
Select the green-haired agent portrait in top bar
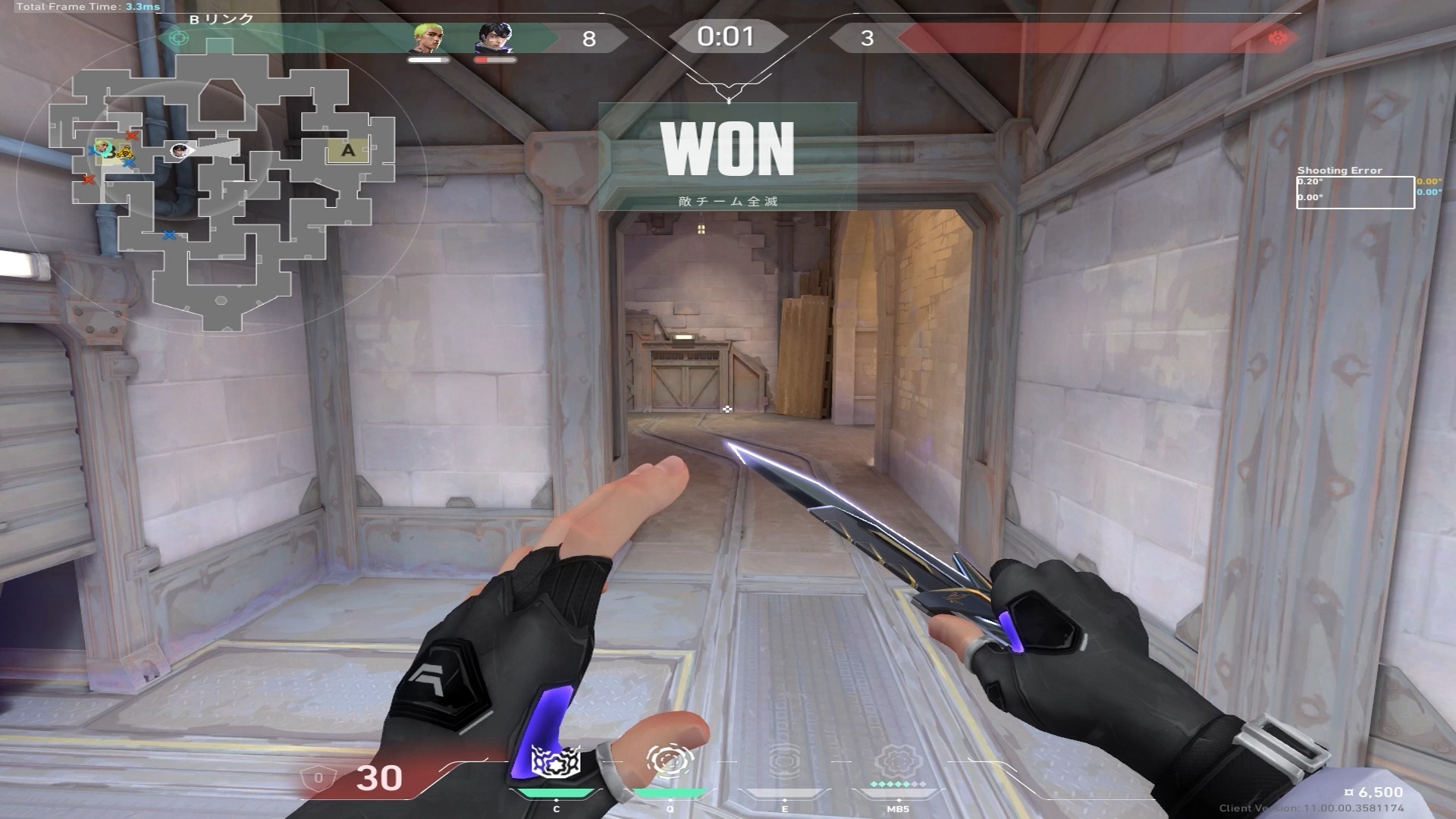pos(428,39)
